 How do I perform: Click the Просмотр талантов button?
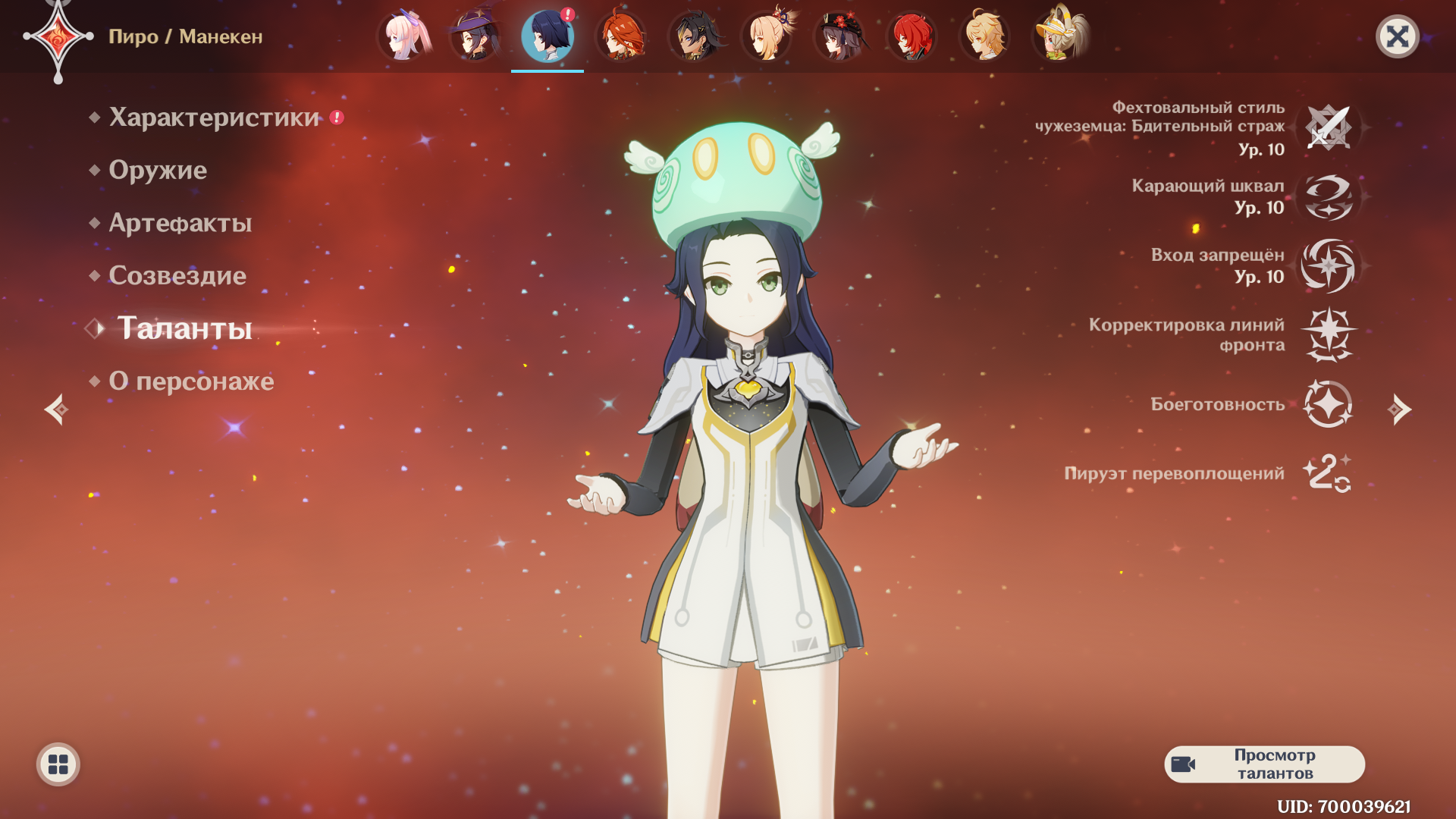(x=1264, y=764)
